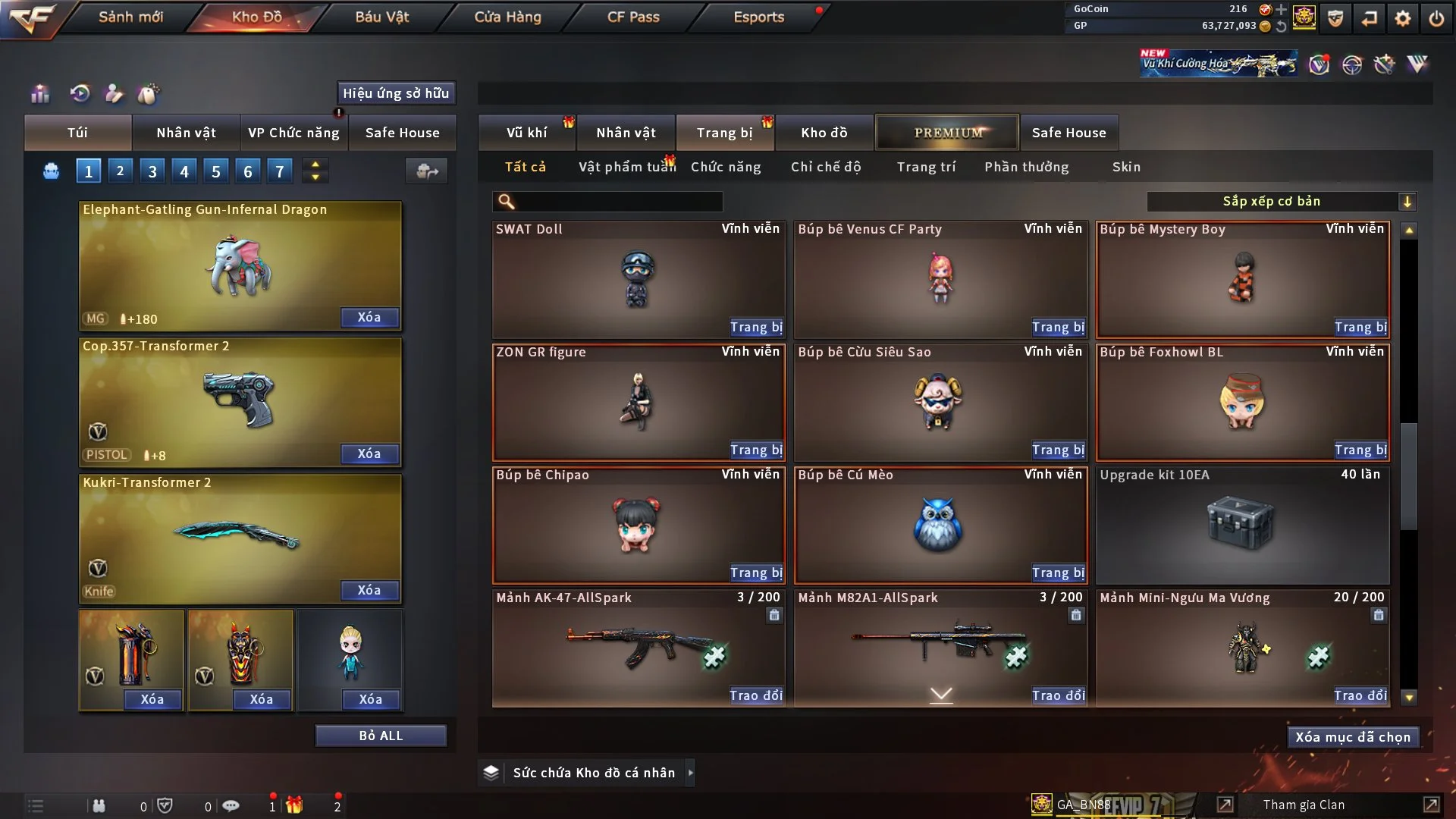Click the Bỏ ALL button

click(381, 736)
